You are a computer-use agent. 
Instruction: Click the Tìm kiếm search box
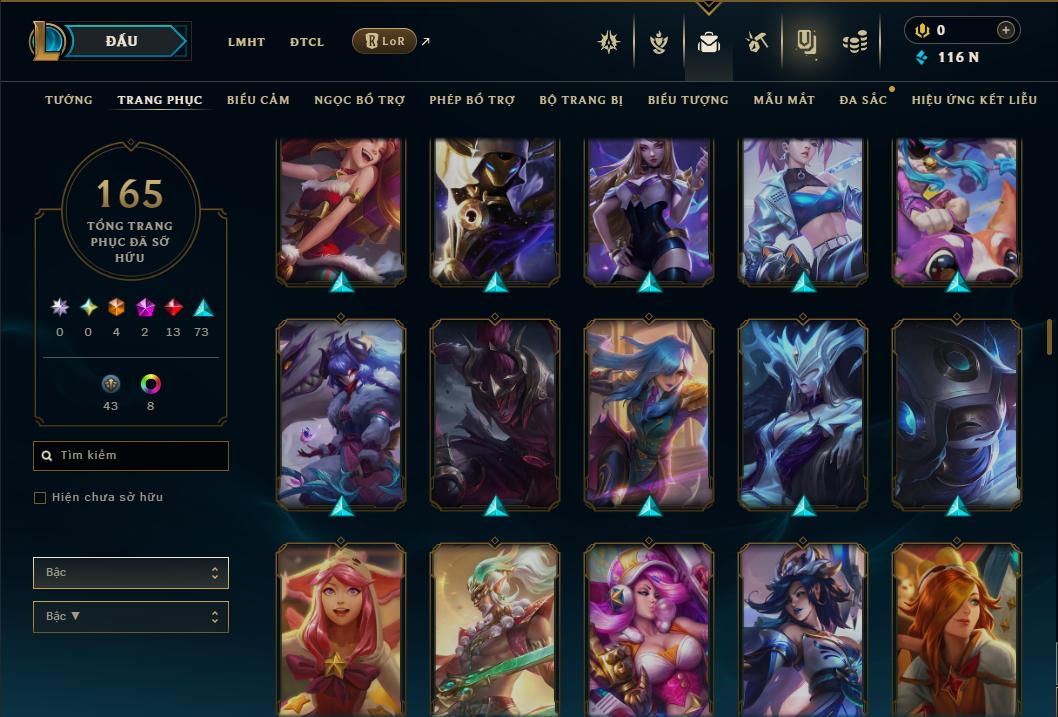point(131,456)
